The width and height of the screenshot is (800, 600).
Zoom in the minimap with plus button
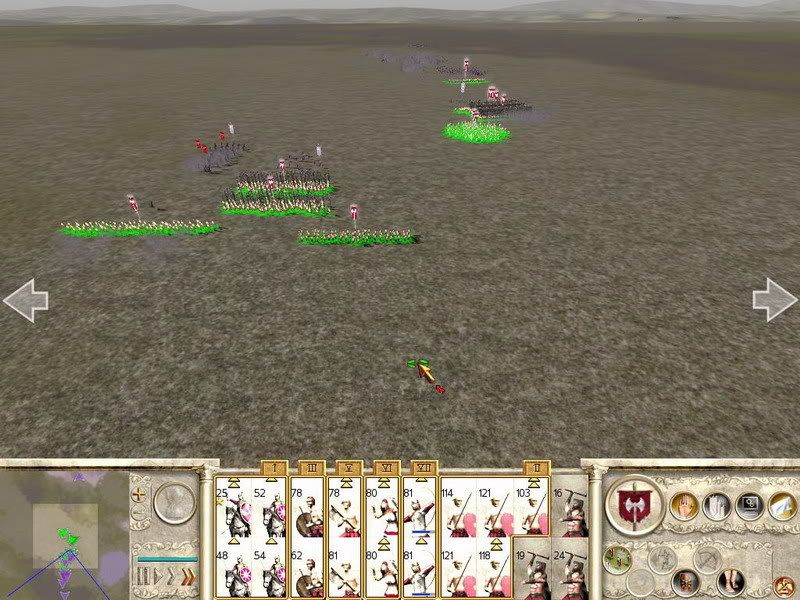pos(139,494)
